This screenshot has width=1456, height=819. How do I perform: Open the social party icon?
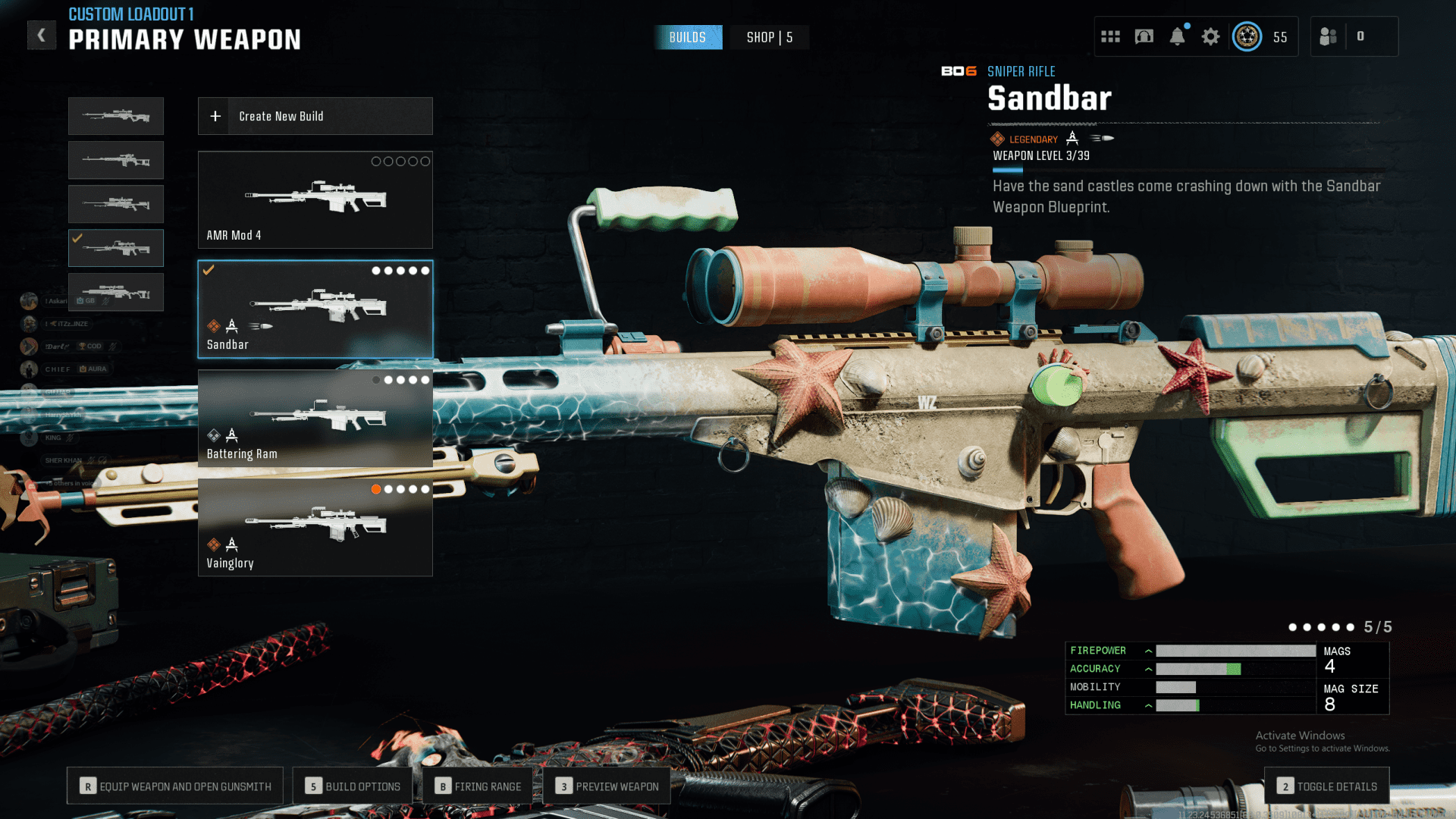pyautogui.click(x=1328, y=36)
